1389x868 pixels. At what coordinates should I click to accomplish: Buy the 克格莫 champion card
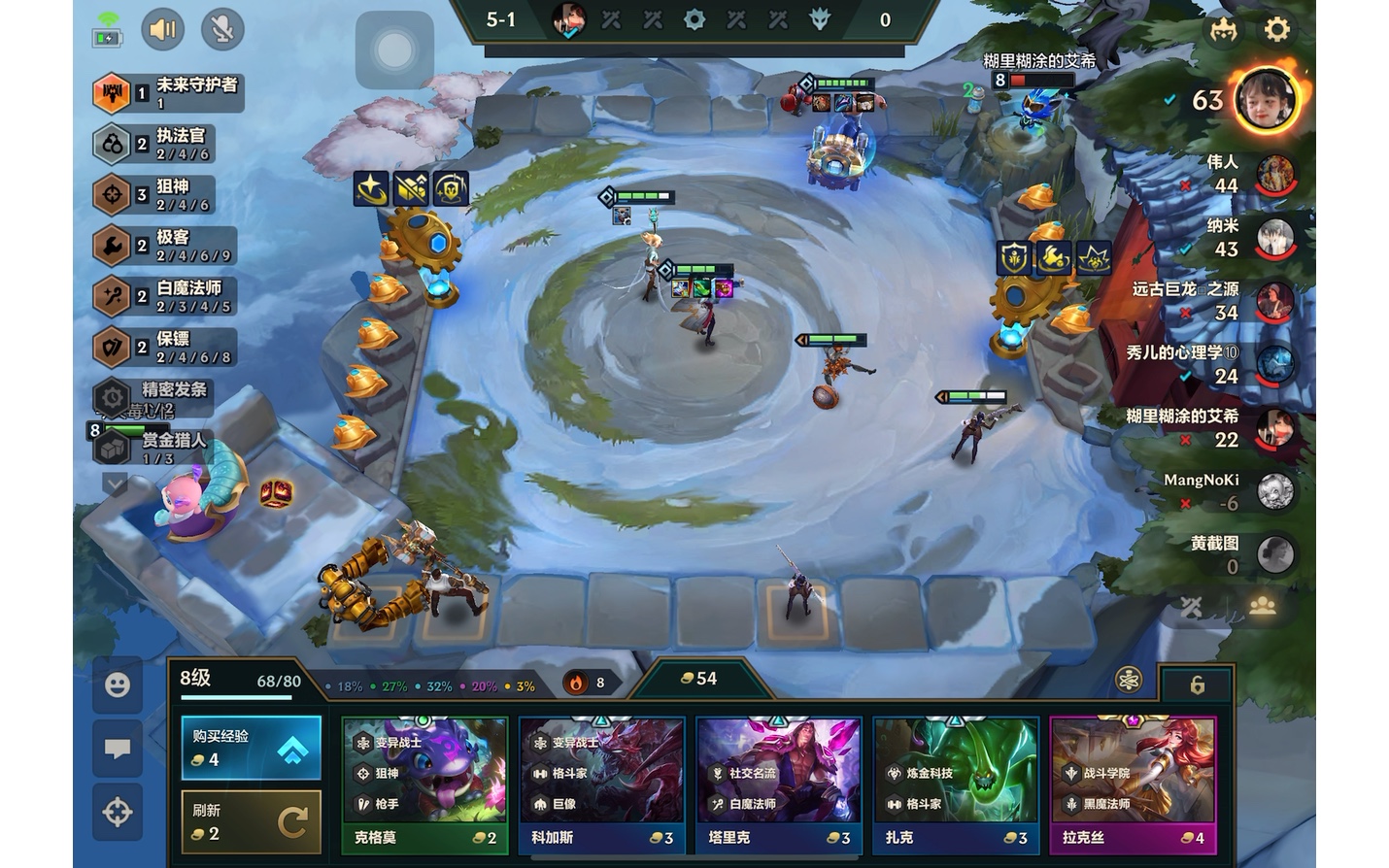coord(424,785)
